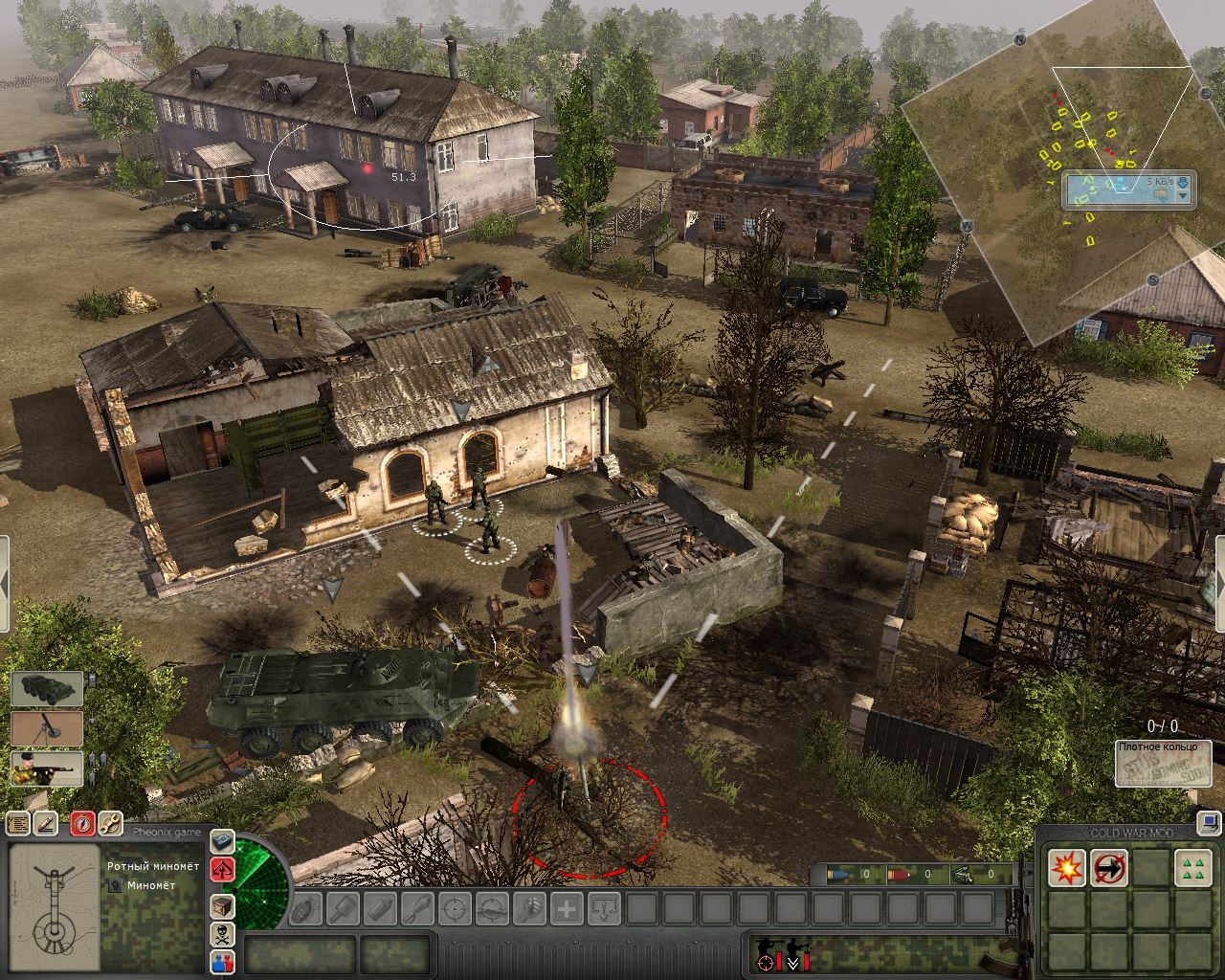Open the wrench settings icon
Screen dimensions: 1225x980
click(x=110, y=823)
